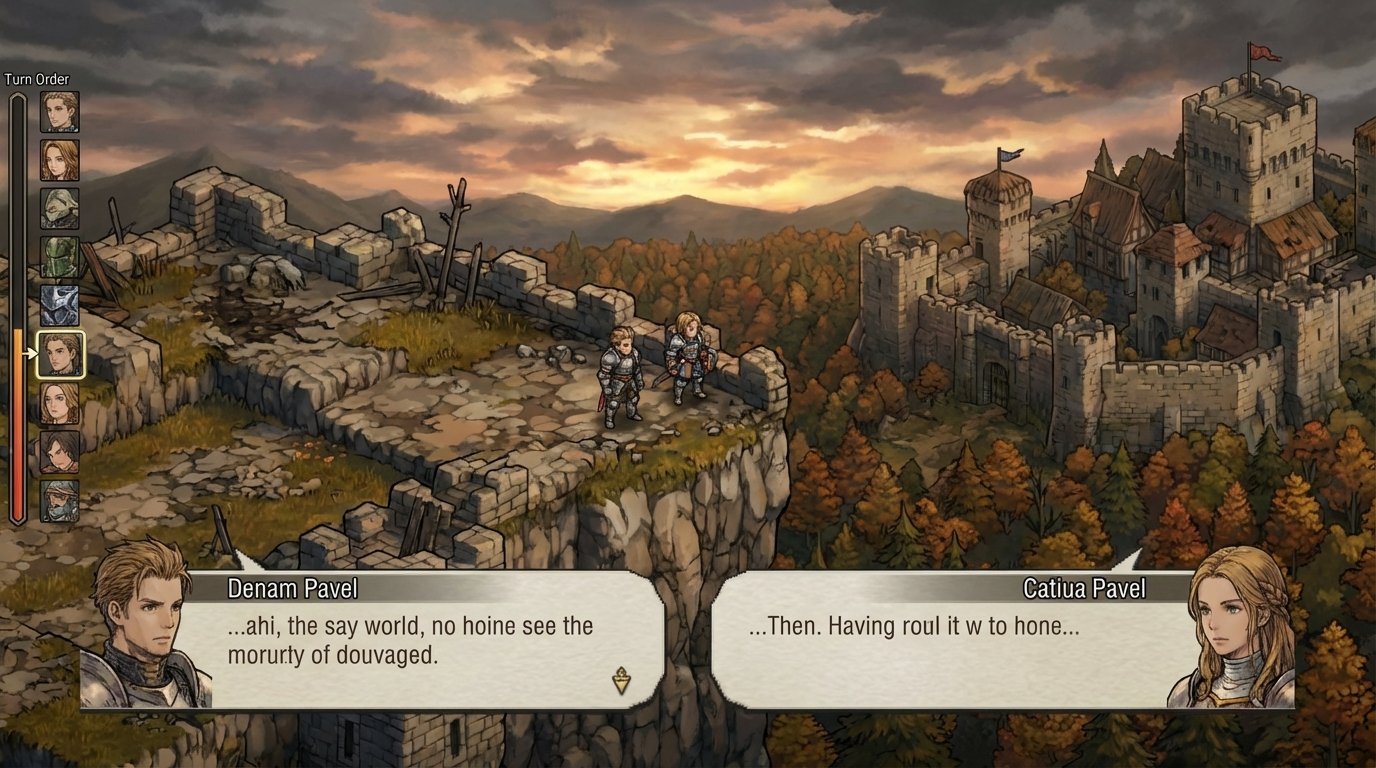Select the silver-blue armored helmet portrait

(60, 305)
